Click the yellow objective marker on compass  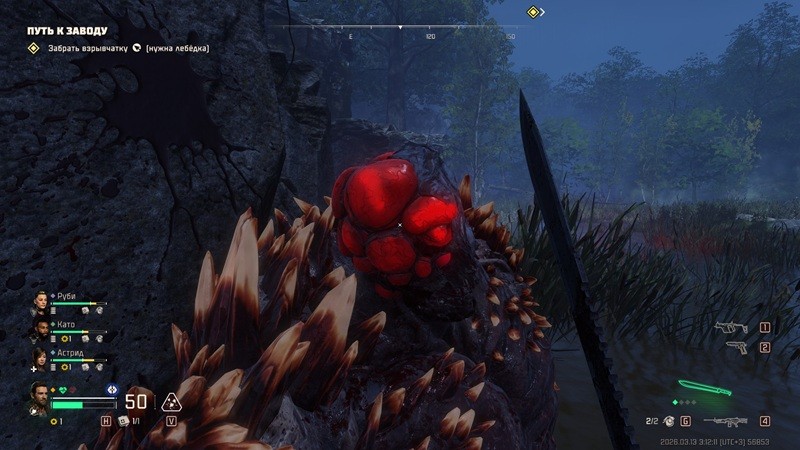point(534,12)
